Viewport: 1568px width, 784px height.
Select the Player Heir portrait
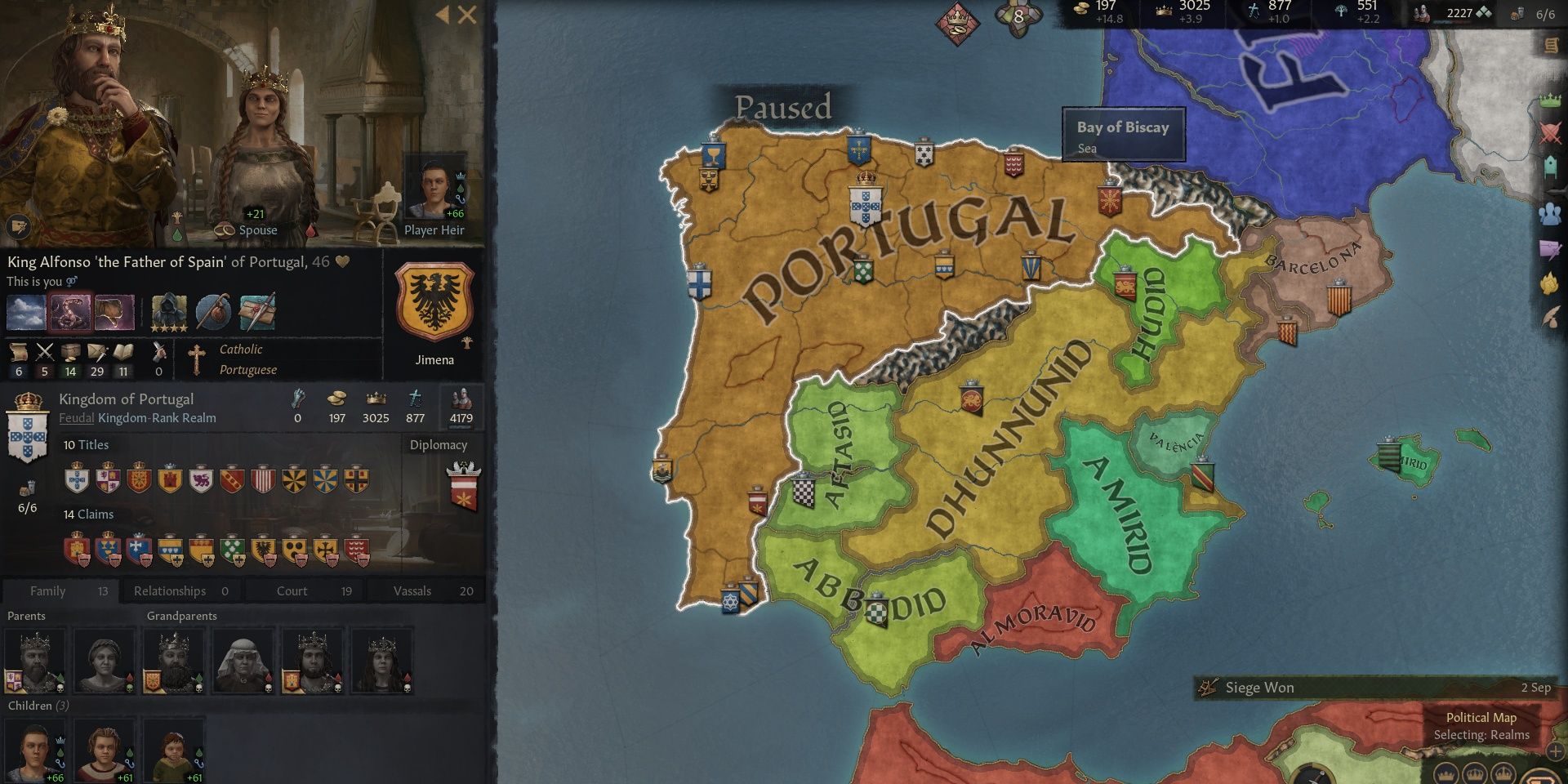[434, 188]
